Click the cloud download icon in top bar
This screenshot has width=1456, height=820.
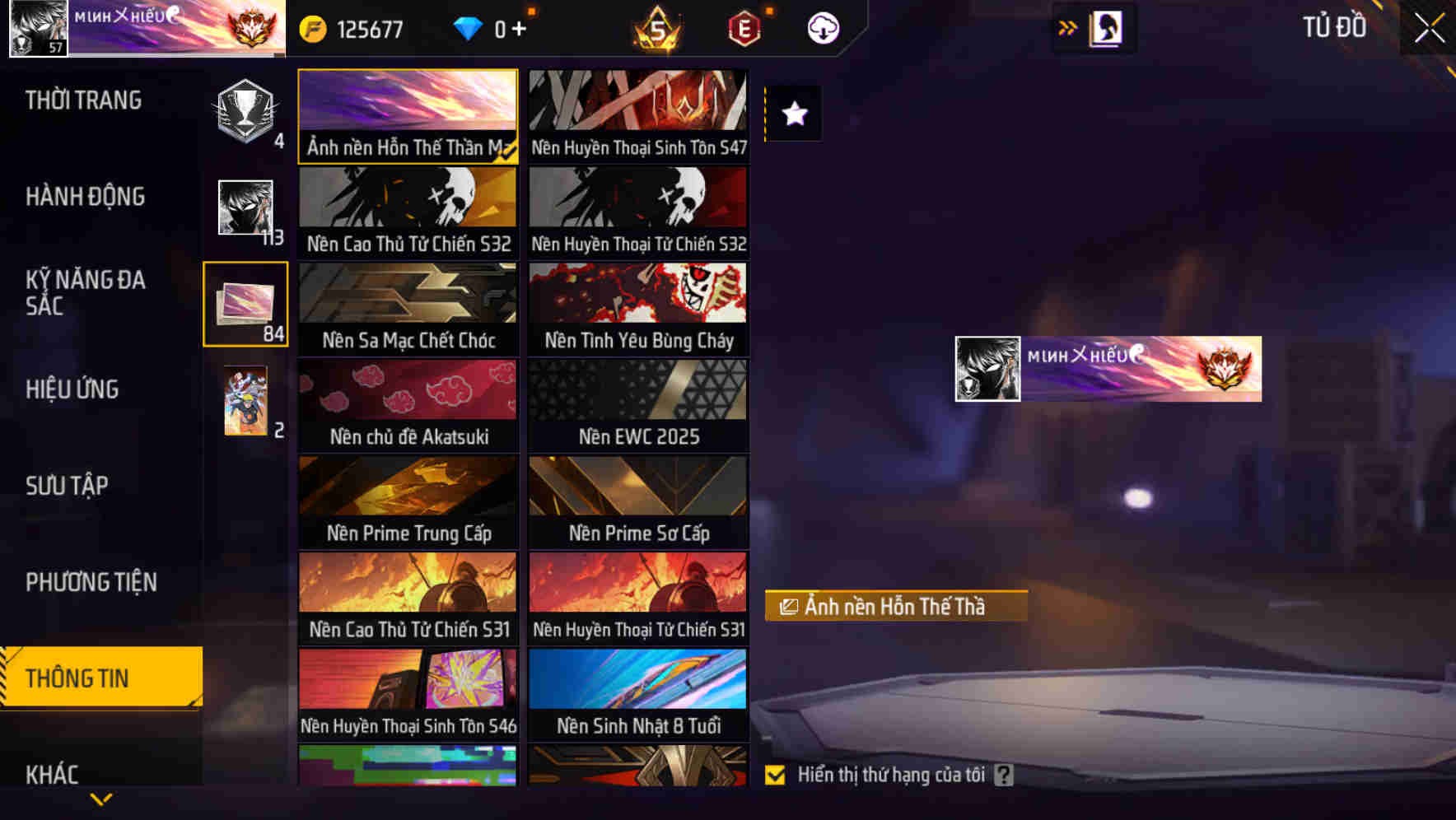822,27
